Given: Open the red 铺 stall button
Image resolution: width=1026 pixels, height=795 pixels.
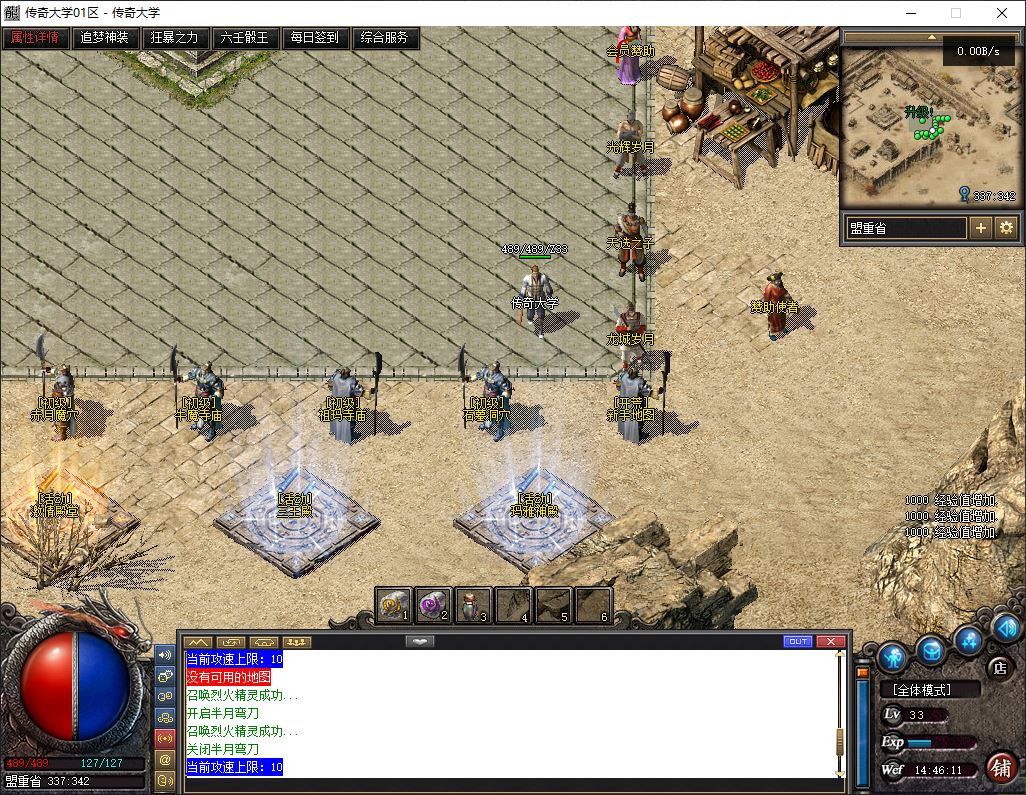Looking at the screenshot, I should click(1000, 767).
